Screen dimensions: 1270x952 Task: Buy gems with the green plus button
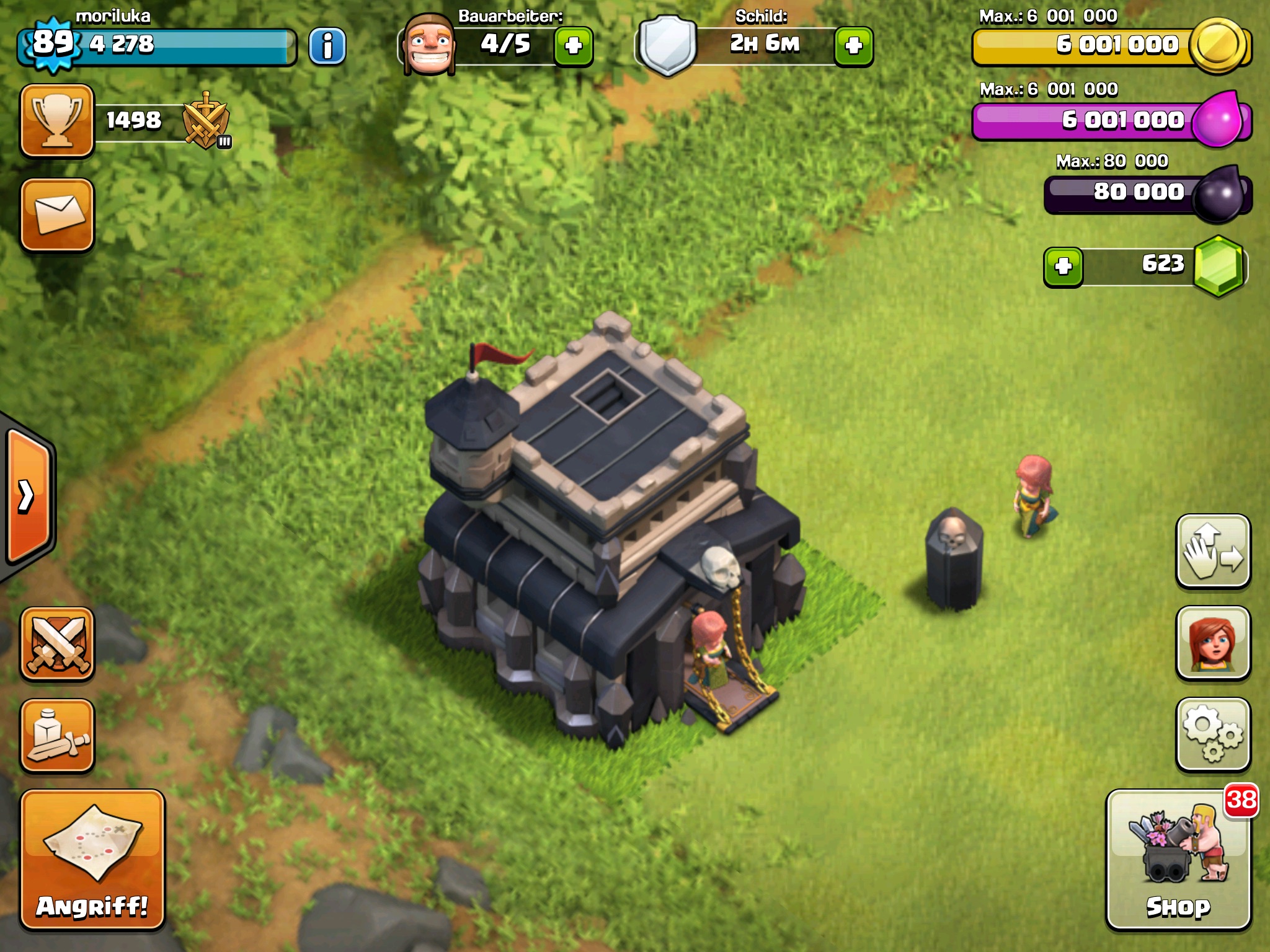[1064, 267]
